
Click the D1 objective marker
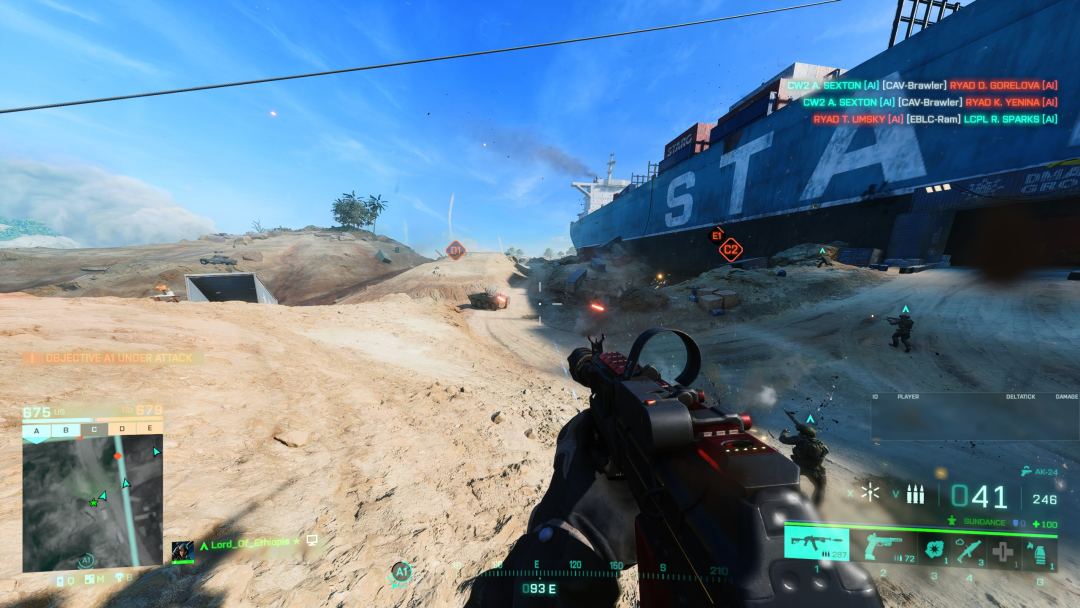[x=456, y=250]
